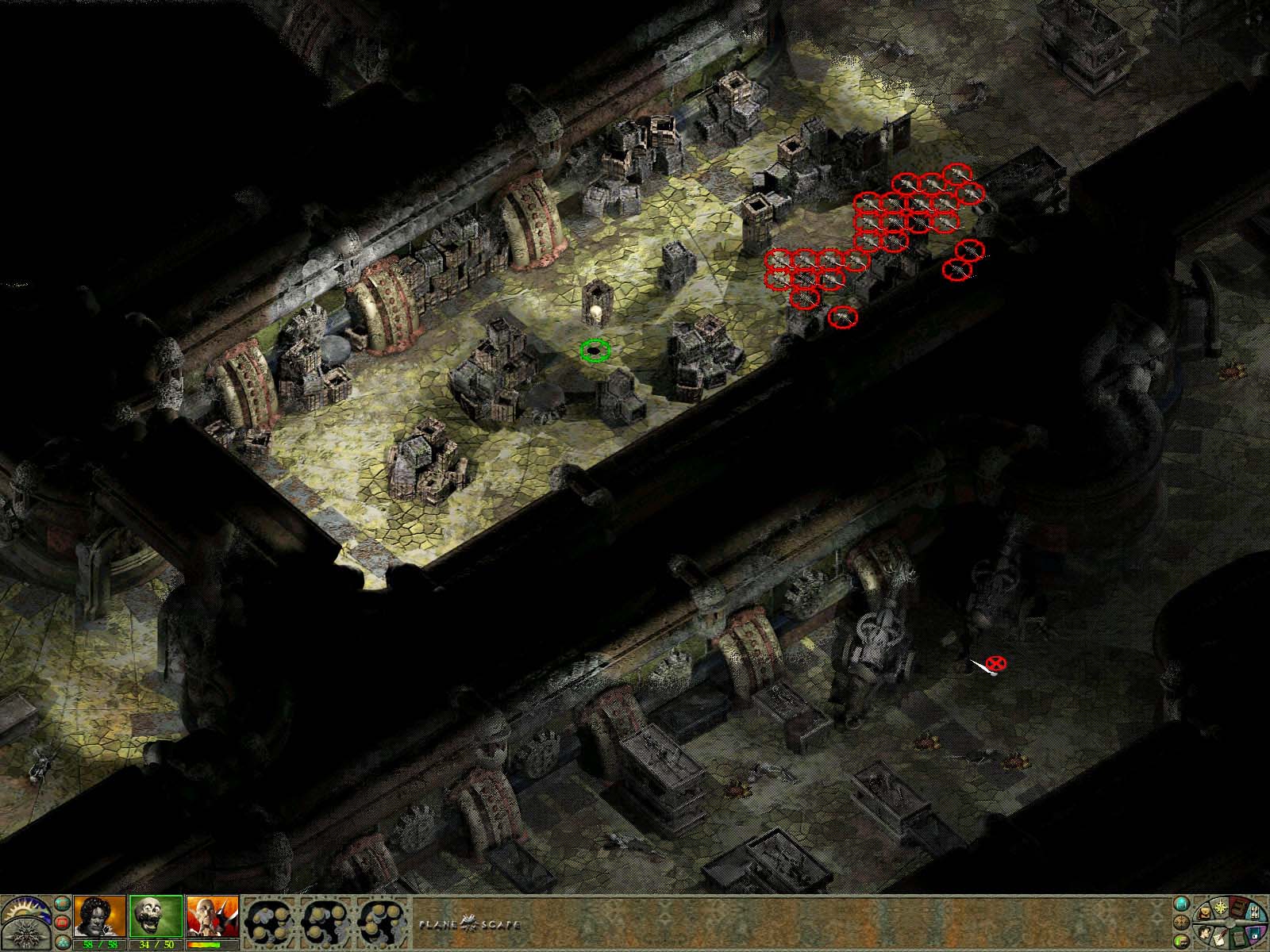The image size is (1270, 952).
Task: Open the area map compass icon
Action: [1221, 907]
